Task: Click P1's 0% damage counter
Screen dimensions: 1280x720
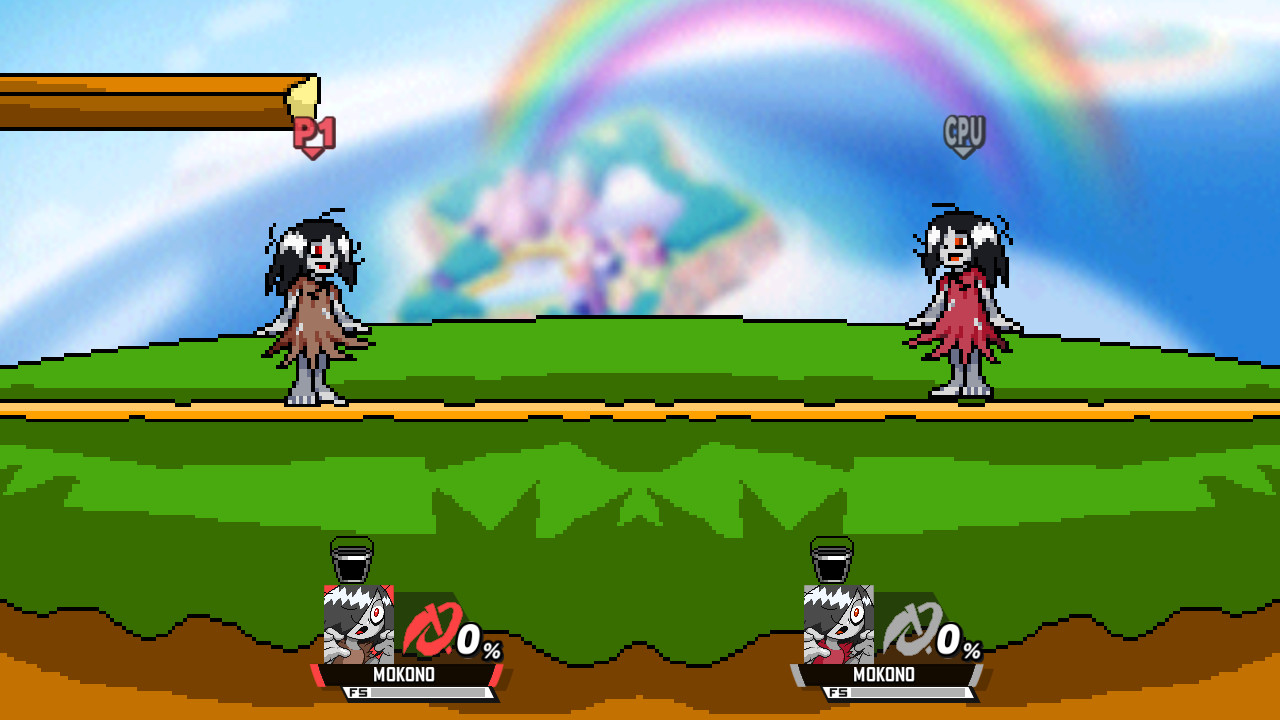Action: 470,645
